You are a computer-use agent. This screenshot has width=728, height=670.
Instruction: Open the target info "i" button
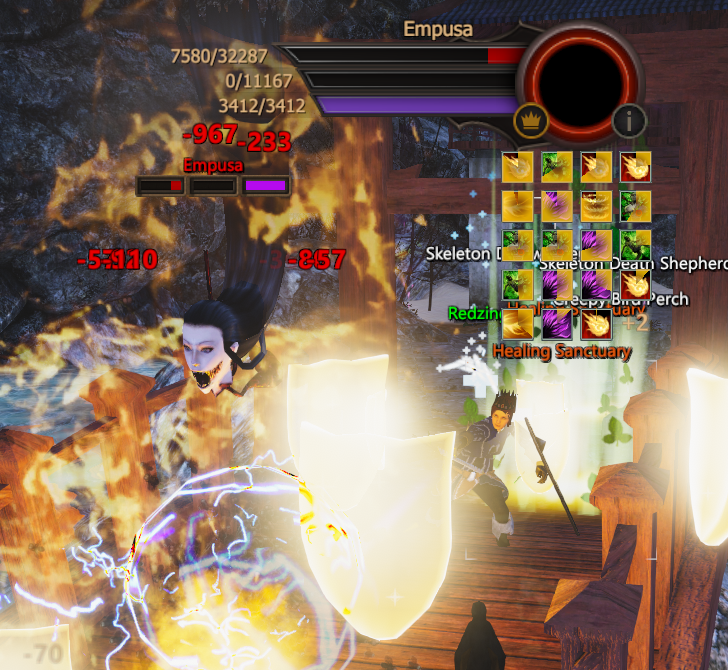[x=629, y=121]
